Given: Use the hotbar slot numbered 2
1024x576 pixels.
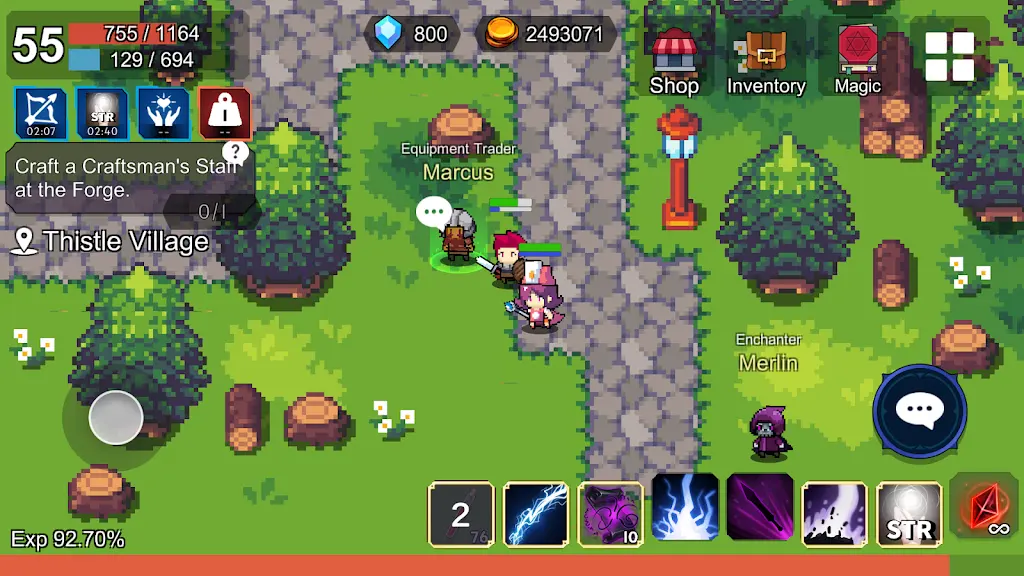Looking at the screenshot, I should pyautogui.click(x=461, y=514).
